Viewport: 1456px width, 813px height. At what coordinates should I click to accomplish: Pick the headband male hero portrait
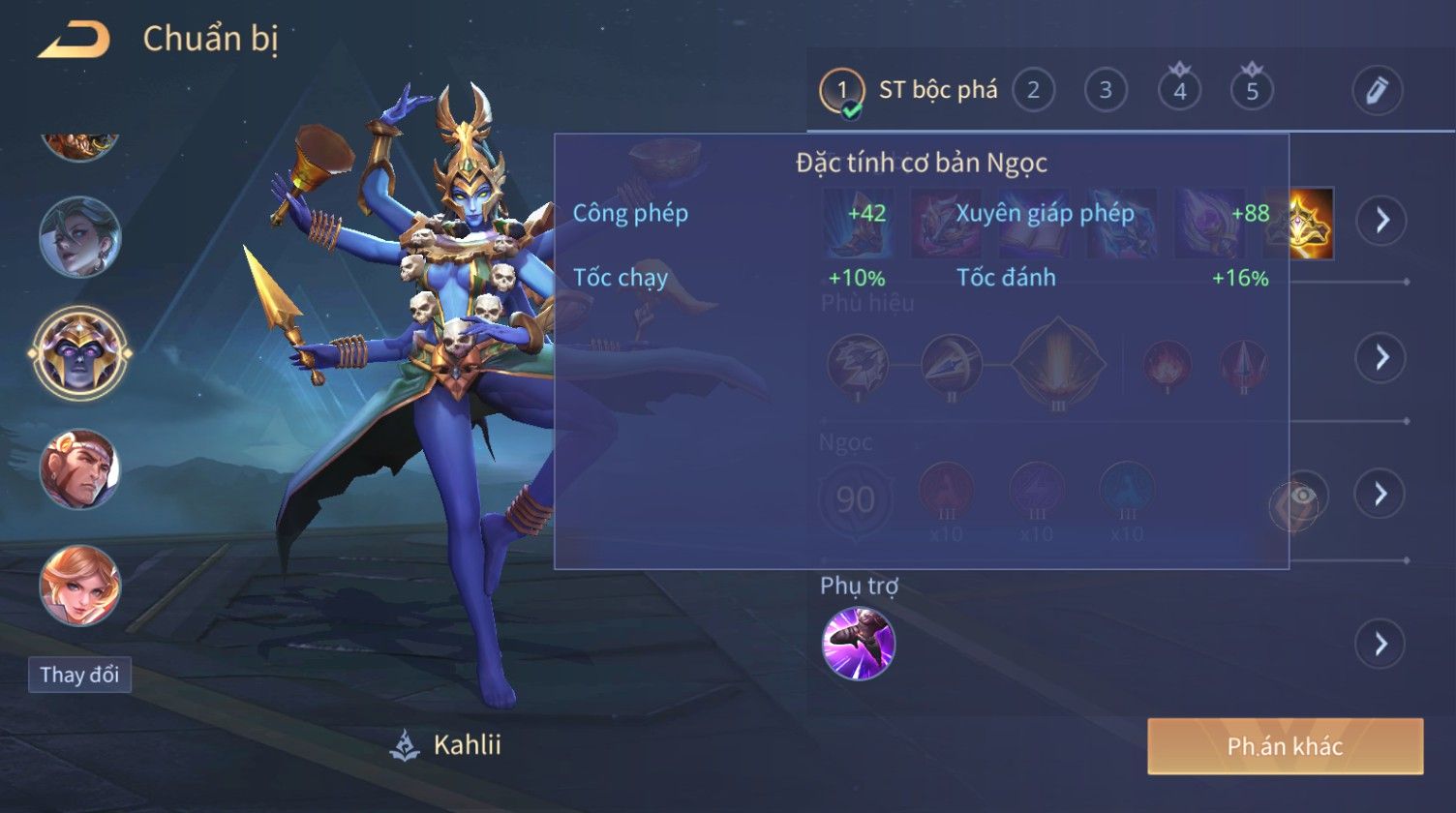80,469
